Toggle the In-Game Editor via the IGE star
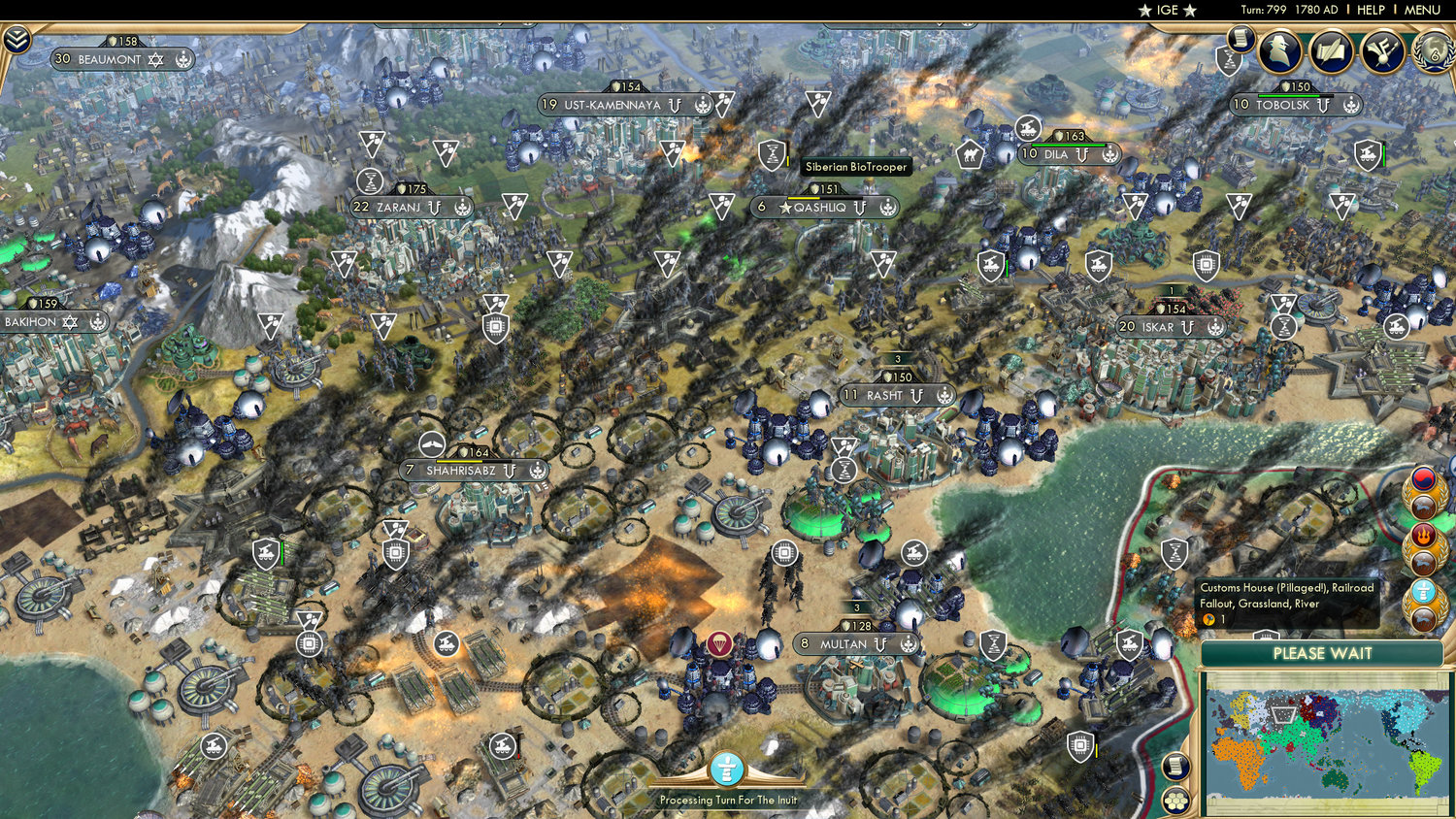 [x=1164, y=10]
